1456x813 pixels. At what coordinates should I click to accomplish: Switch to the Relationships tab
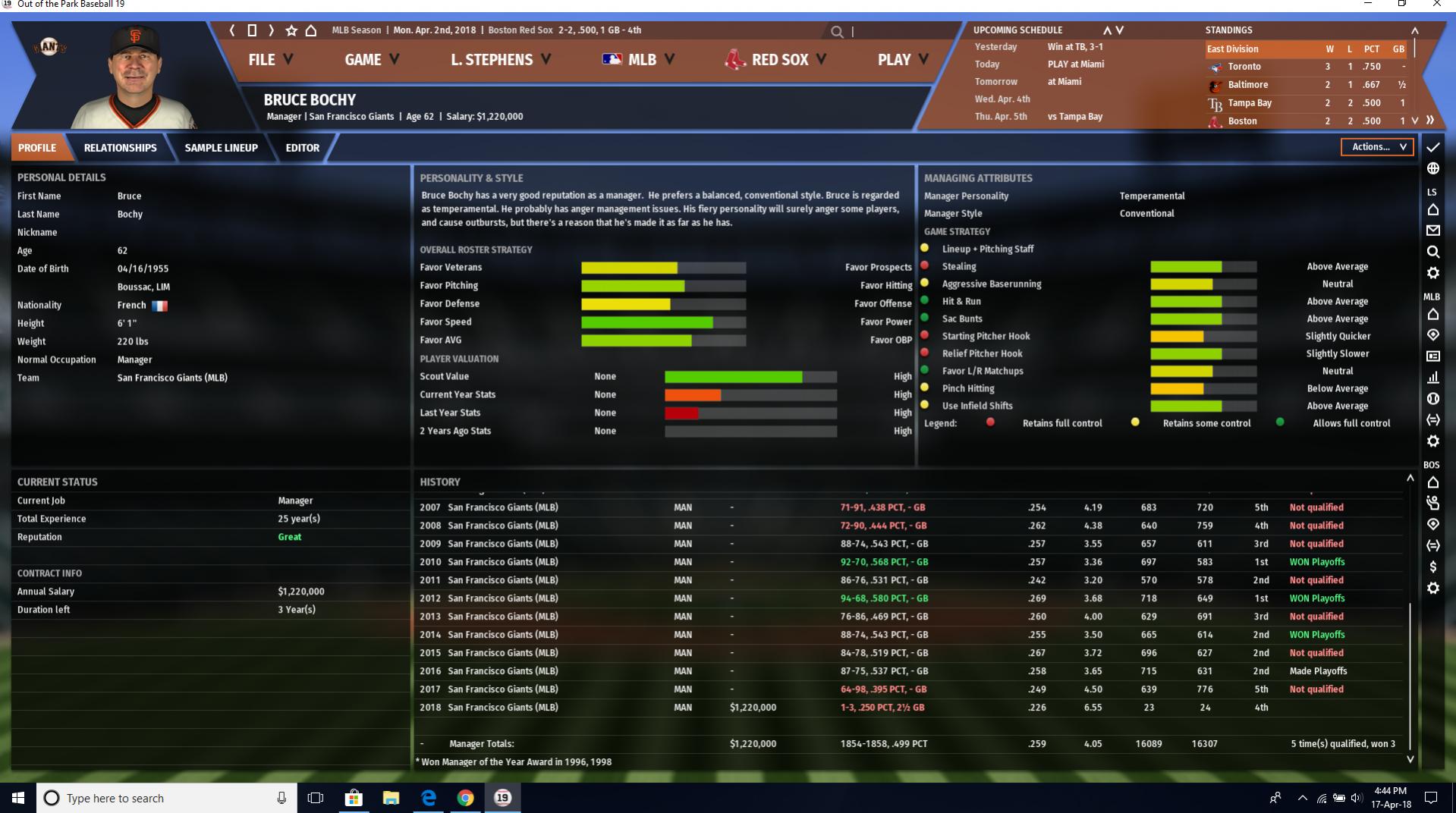120,148
